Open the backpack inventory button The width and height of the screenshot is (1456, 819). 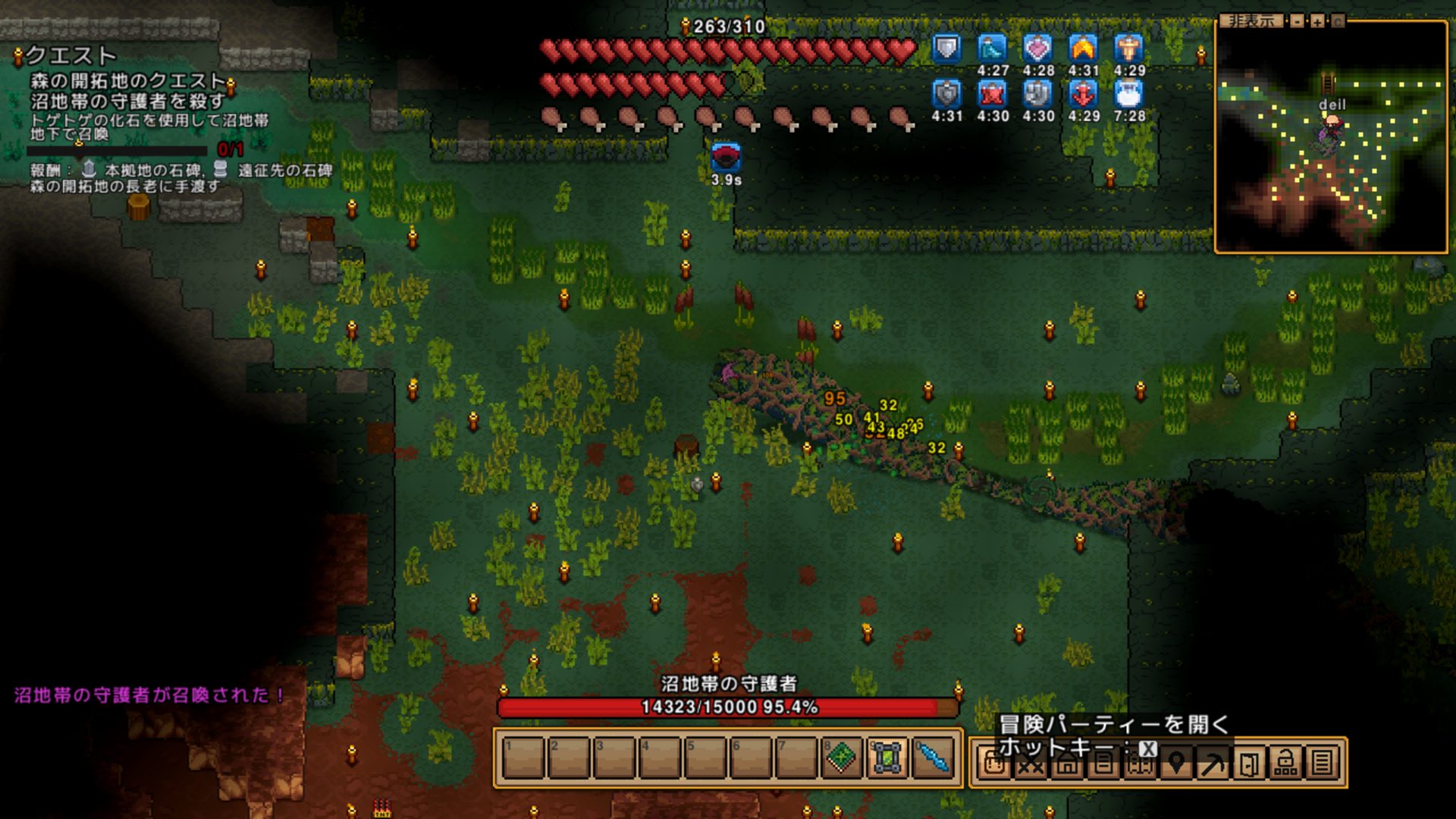[x=993, y=763]
